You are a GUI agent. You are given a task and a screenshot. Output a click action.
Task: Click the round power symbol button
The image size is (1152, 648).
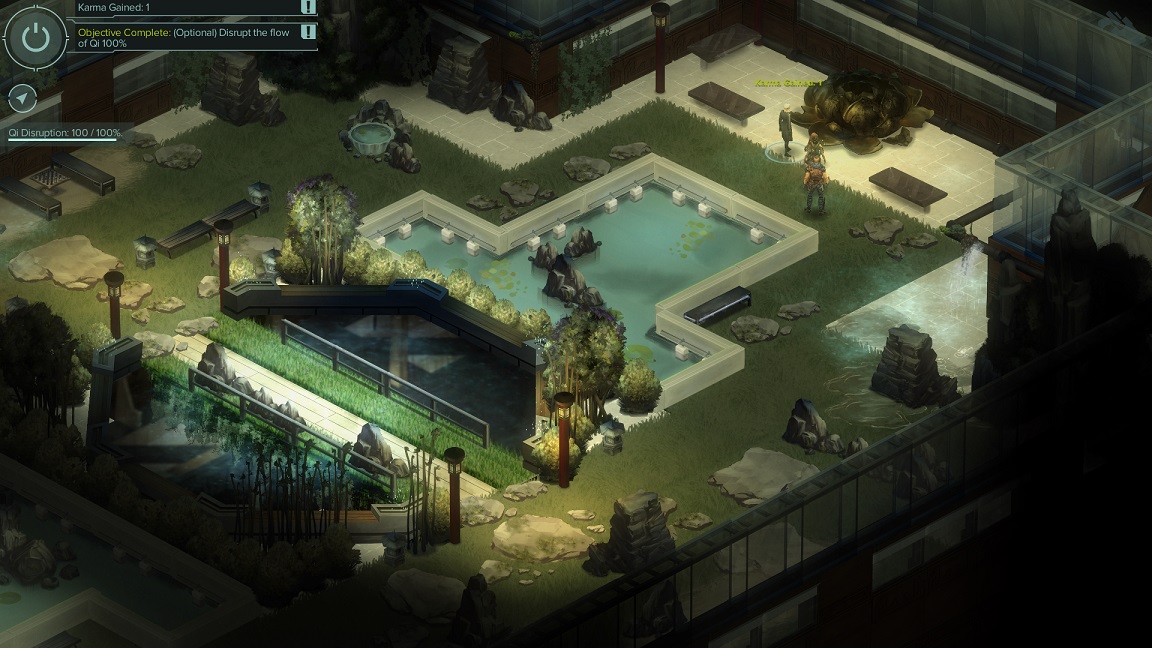(x=36, y=38)
